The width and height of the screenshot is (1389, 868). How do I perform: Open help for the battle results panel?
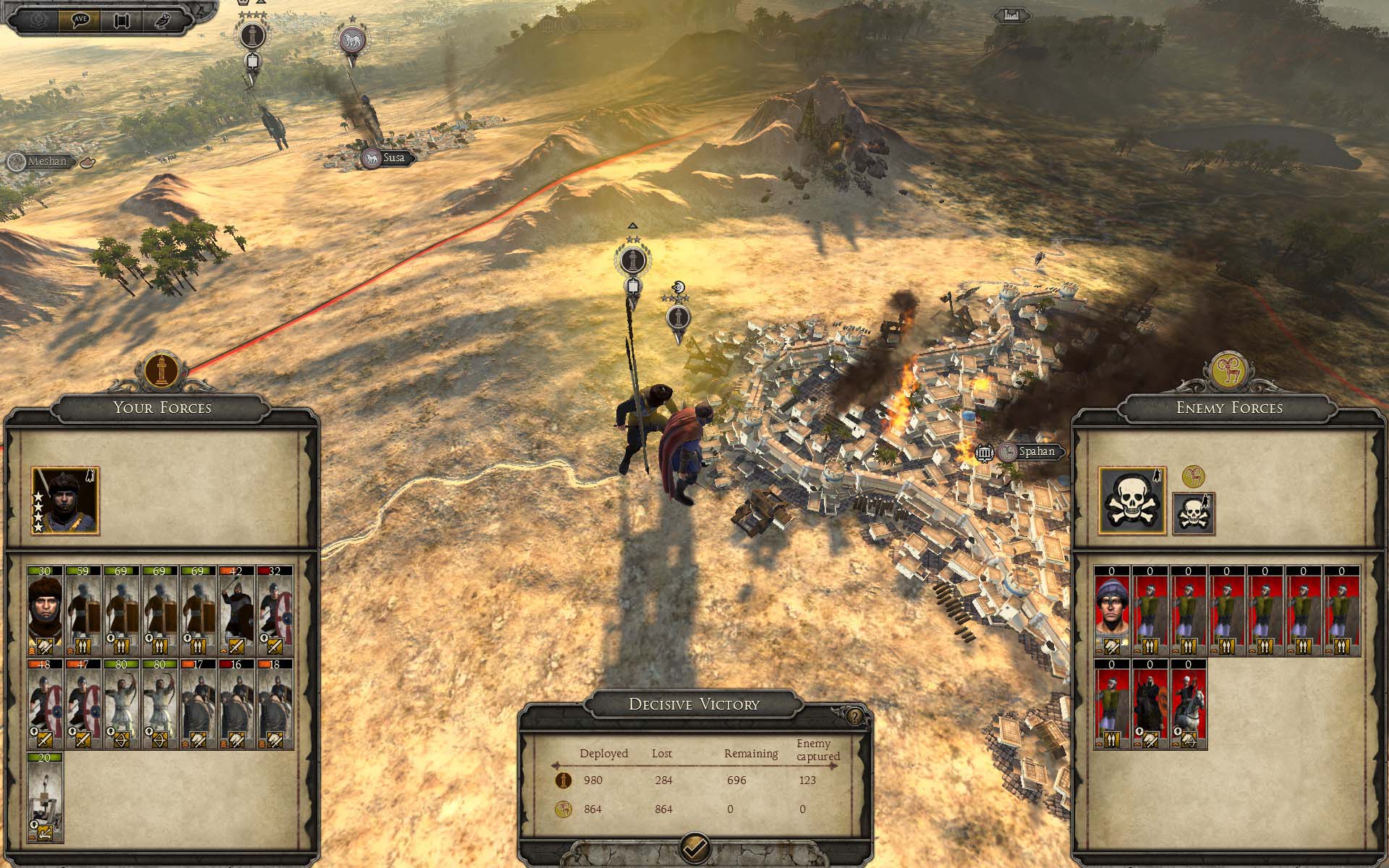click(x=856, y=717)
